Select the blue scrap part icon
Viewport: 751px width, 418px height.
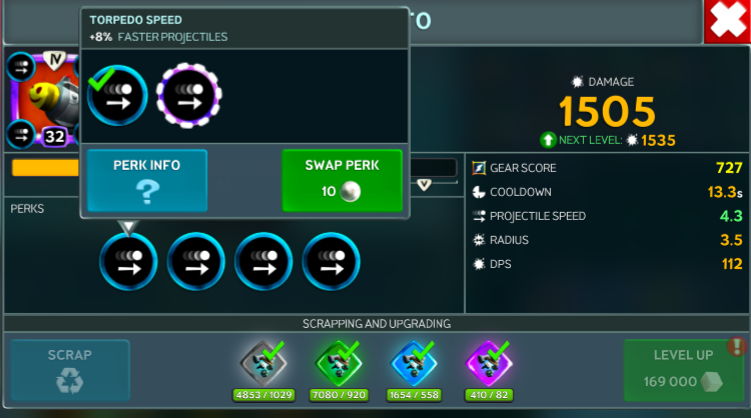point(412,364)
